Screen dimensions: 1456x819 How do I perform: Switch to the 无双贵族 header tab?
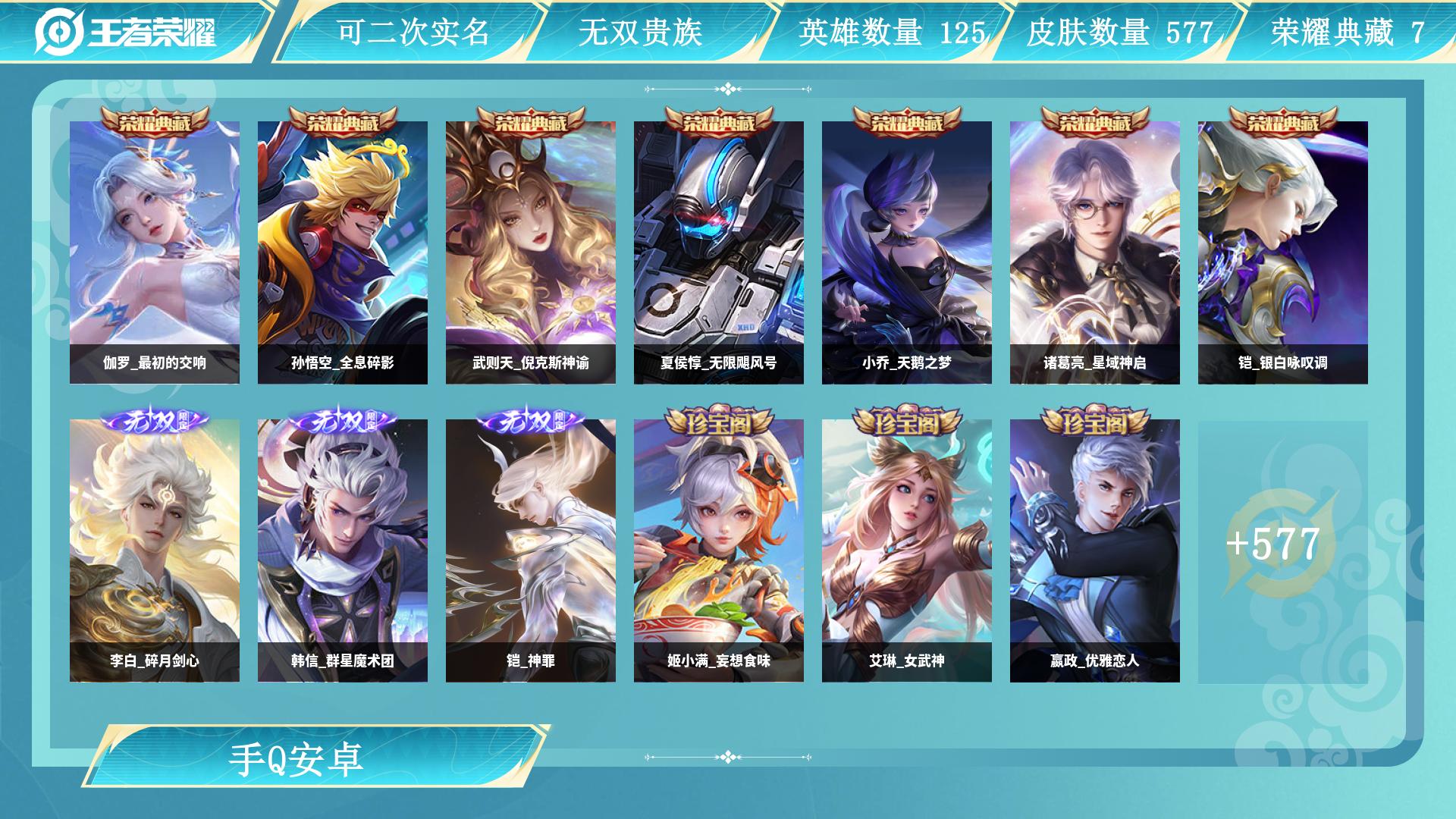[641, 32]
